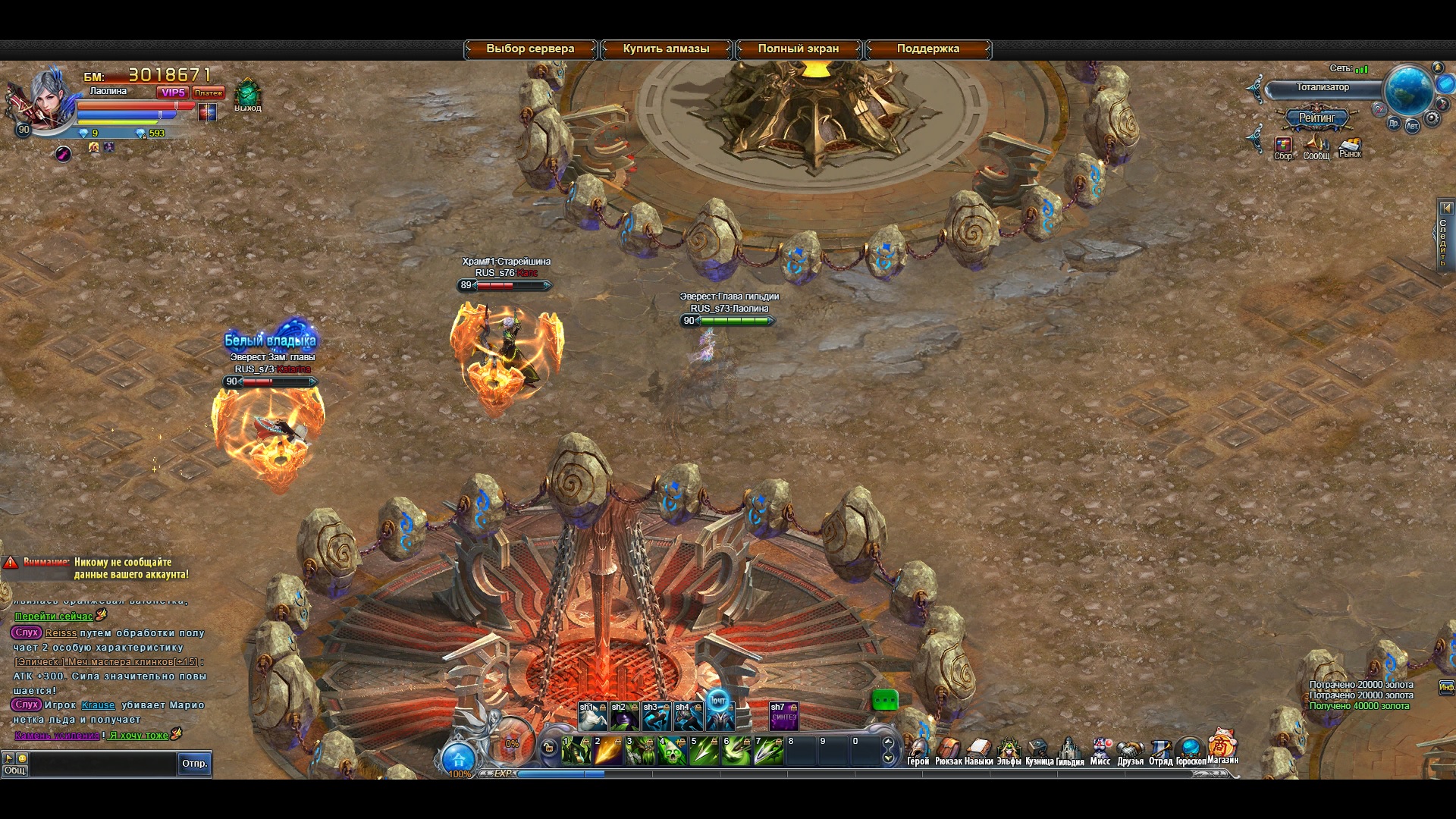Open the globe world map
Screen dimensions: 1456x819
[x=1408, y=89]
